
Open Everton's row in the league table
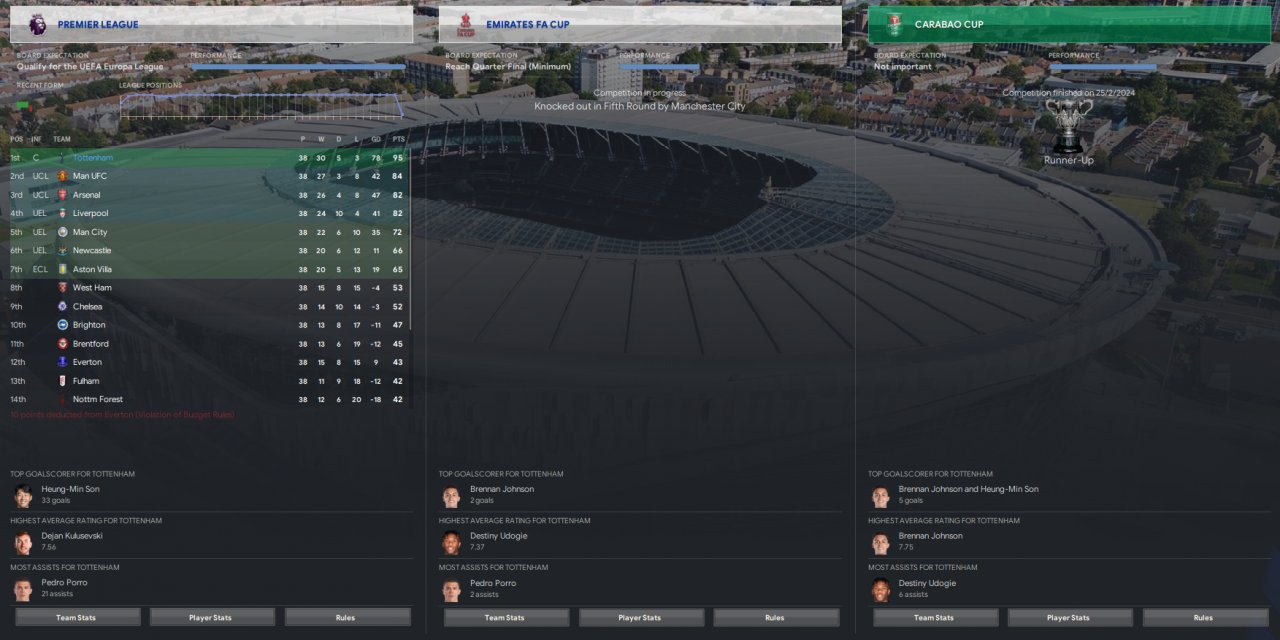[87, 362]
